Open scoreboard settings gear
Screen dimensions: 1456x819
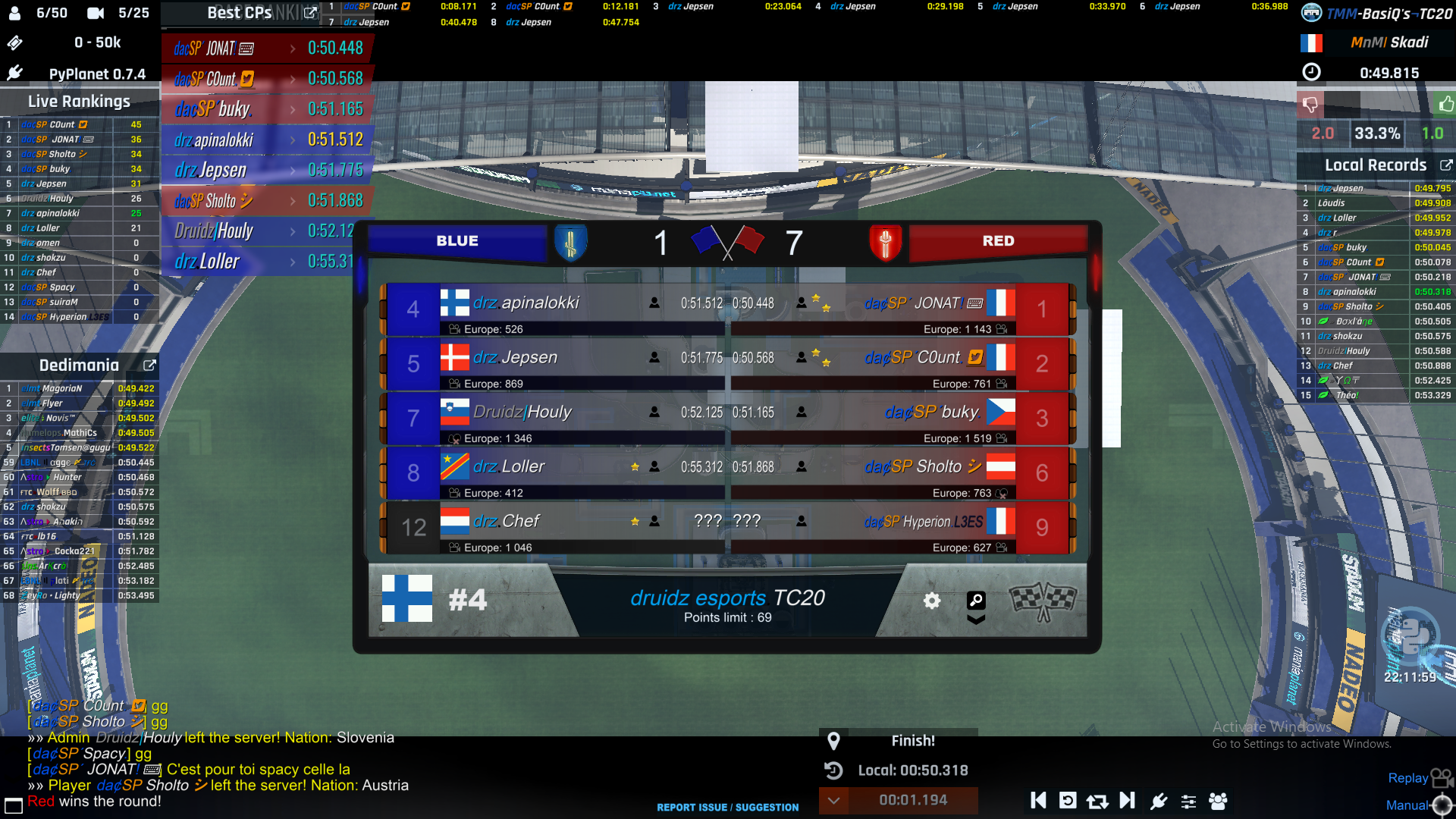pos(932,601)
